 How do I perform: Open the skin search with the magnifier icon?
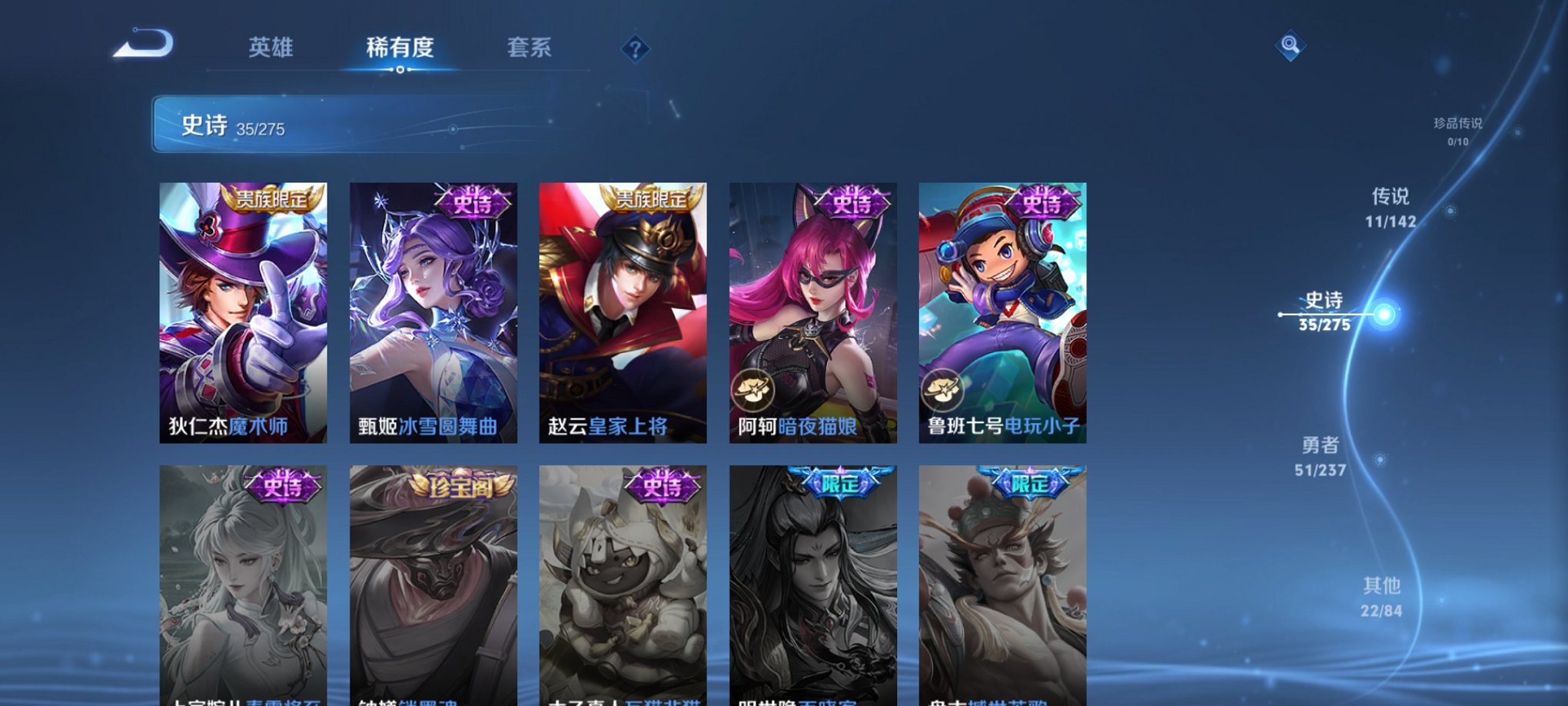pyautogui.click(x=1291, y=46)
